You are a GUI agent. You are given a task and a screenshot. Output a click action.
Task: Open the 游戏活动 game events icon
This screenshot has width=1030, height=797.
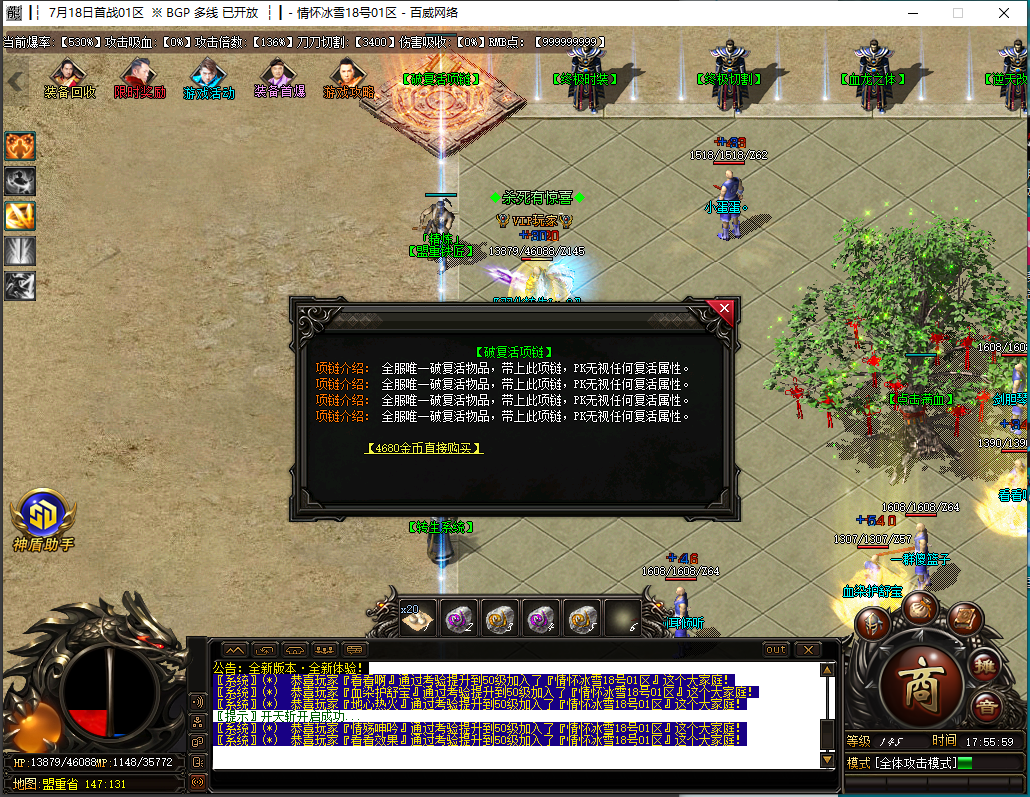(x=208, y=78)
